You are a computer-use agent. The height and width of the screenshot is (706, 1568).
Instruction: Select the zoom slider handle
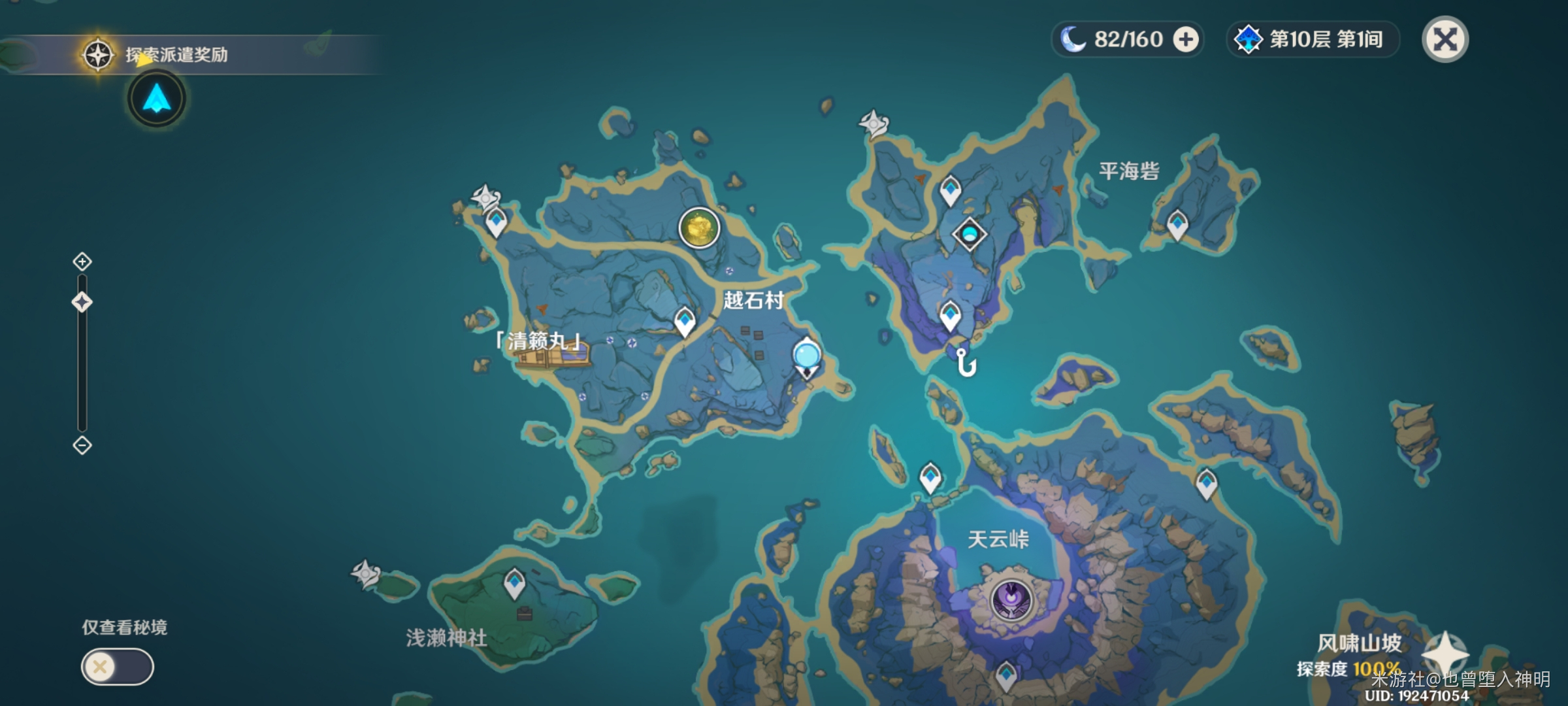coord(82,302)
